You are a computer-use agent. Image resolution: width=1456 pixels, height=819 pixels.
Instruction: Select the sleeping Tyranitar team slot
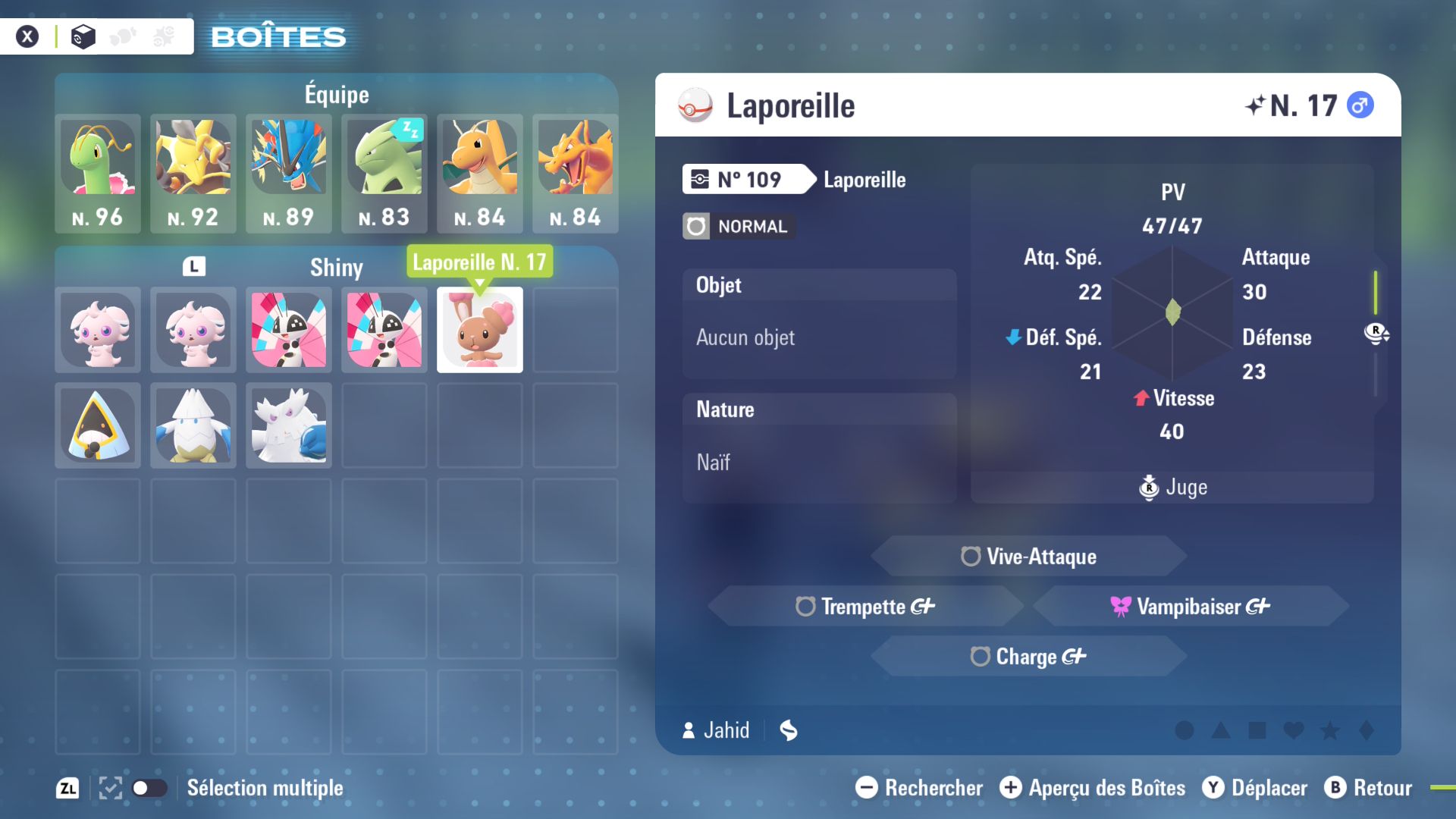click(384, 173)
